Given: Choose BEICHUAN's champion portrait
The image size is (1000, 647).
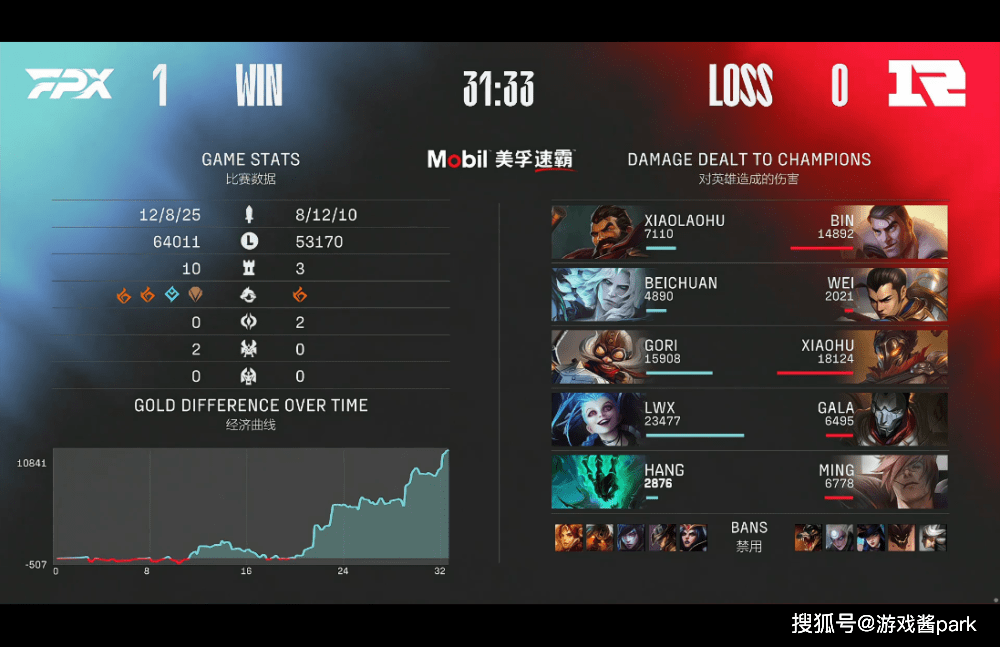Looking at the screenshot, I should pos(596,294).
